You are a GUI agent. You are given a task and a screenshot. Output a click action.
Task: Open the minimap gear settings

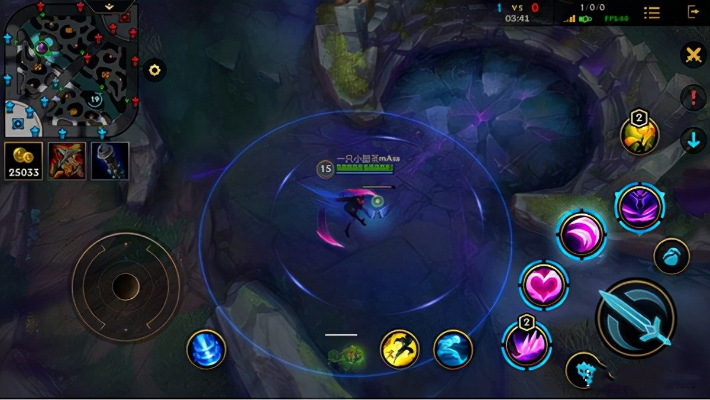pyautogui.click(x=155, y=70)
